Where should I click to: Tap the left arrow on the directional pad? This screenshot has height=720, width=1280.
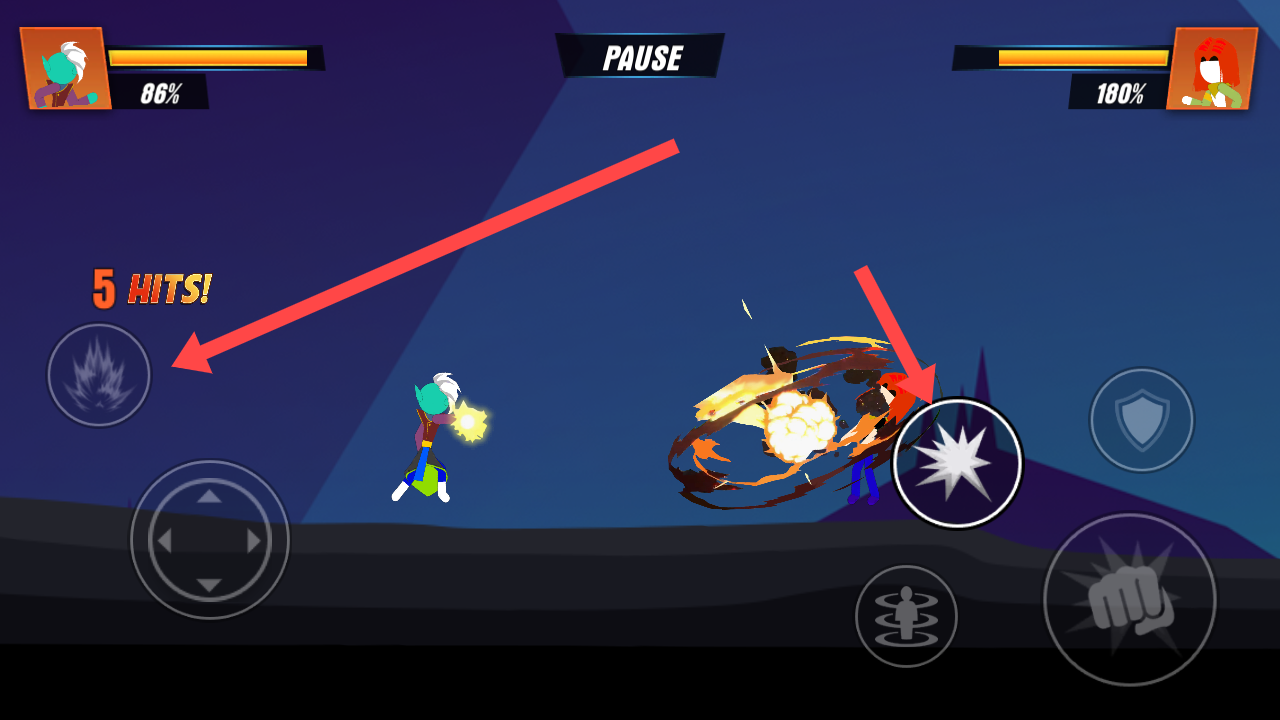coord(165,541)
